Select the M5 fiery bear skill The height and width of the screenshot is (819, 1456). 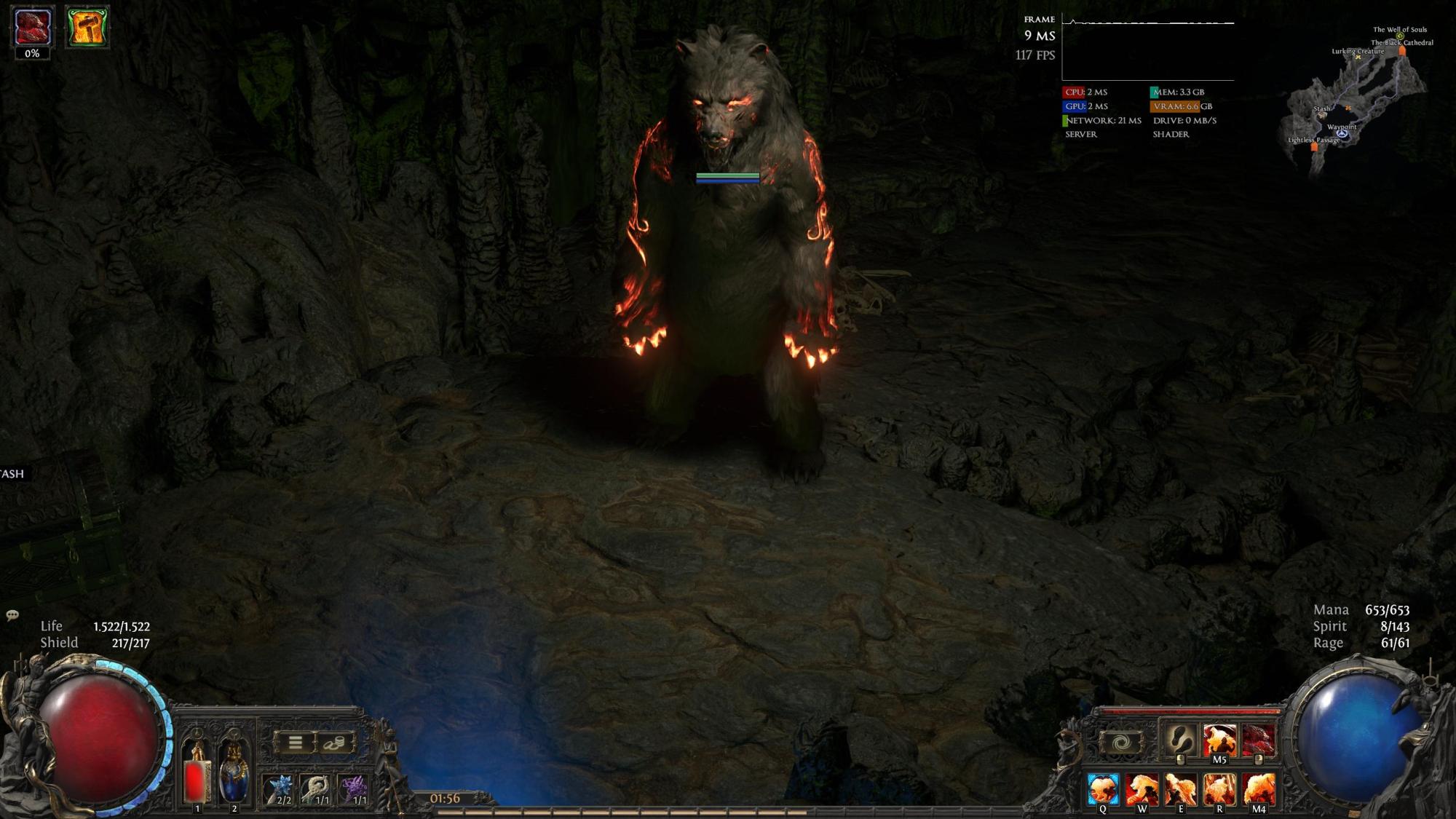(1219, 740)
